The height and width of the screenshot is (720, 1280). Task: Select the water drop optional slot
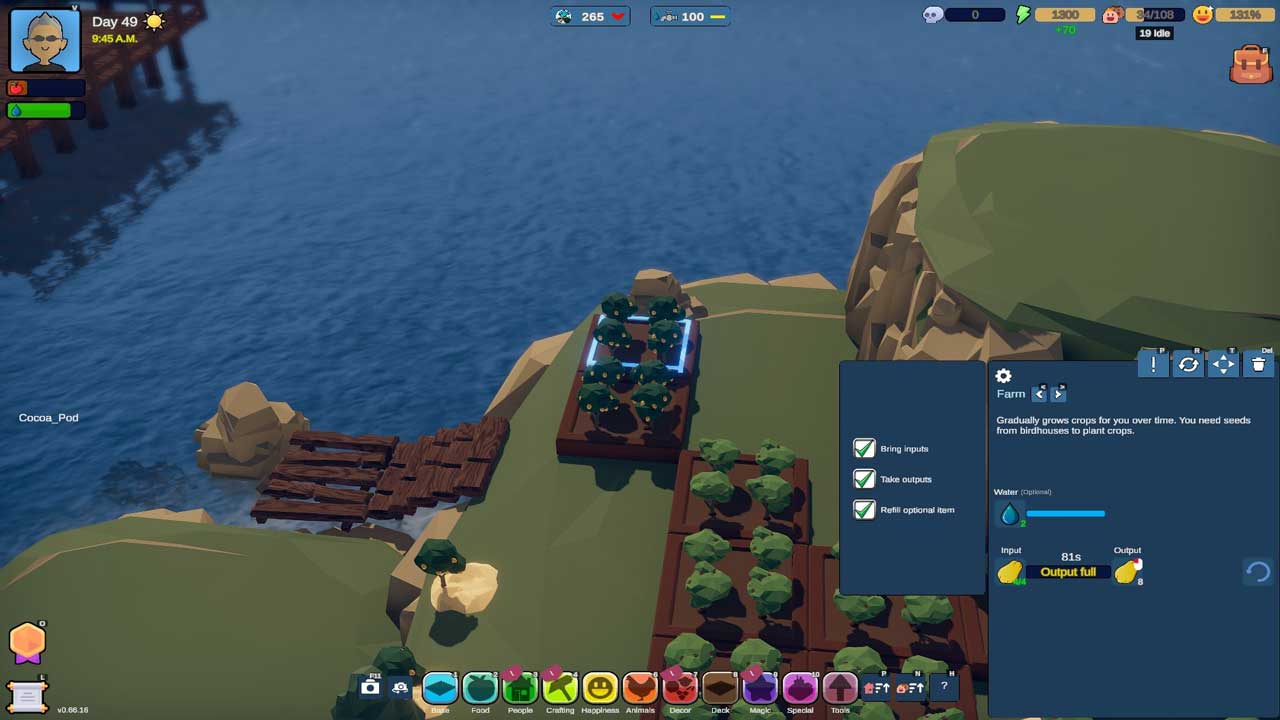pyautogui.click(x=1010, y=514)
